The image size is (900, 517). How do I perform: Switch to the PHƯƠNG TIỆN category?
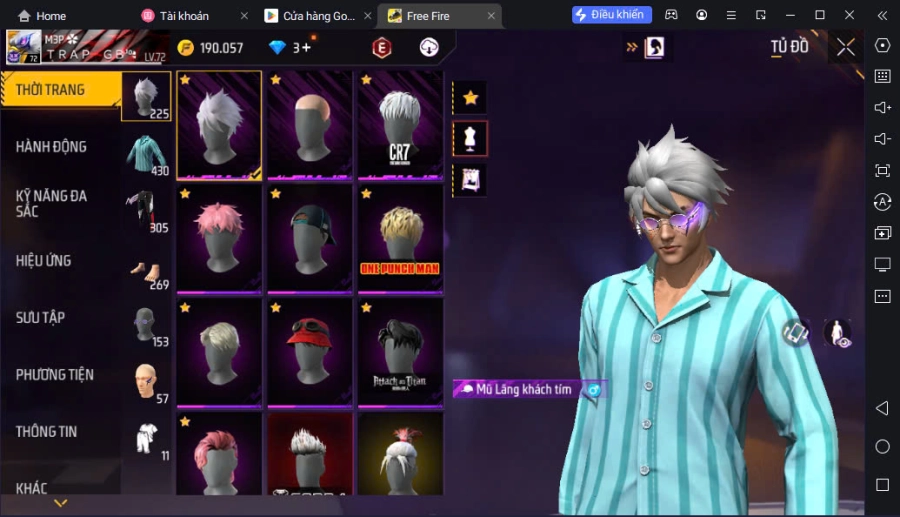point(55,375)
